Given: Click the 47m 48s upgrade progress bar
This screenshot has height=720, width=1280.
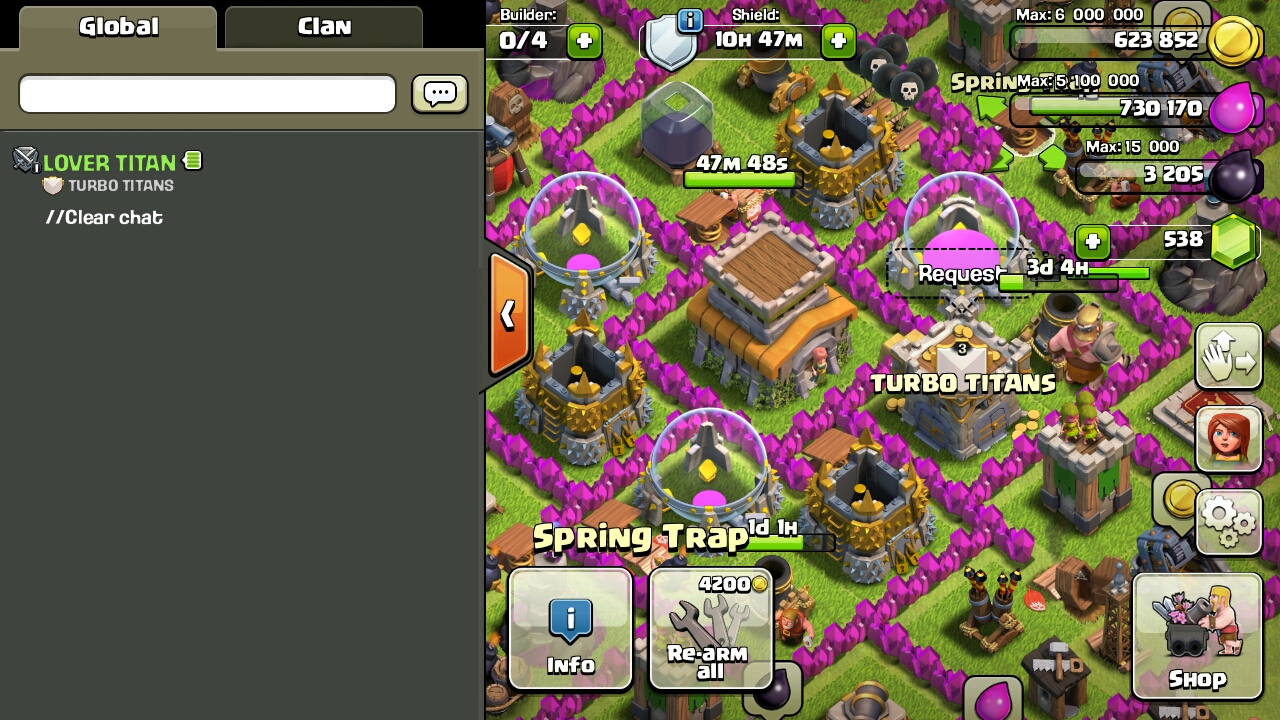Looking at the screenshot, I should [740, 180].
